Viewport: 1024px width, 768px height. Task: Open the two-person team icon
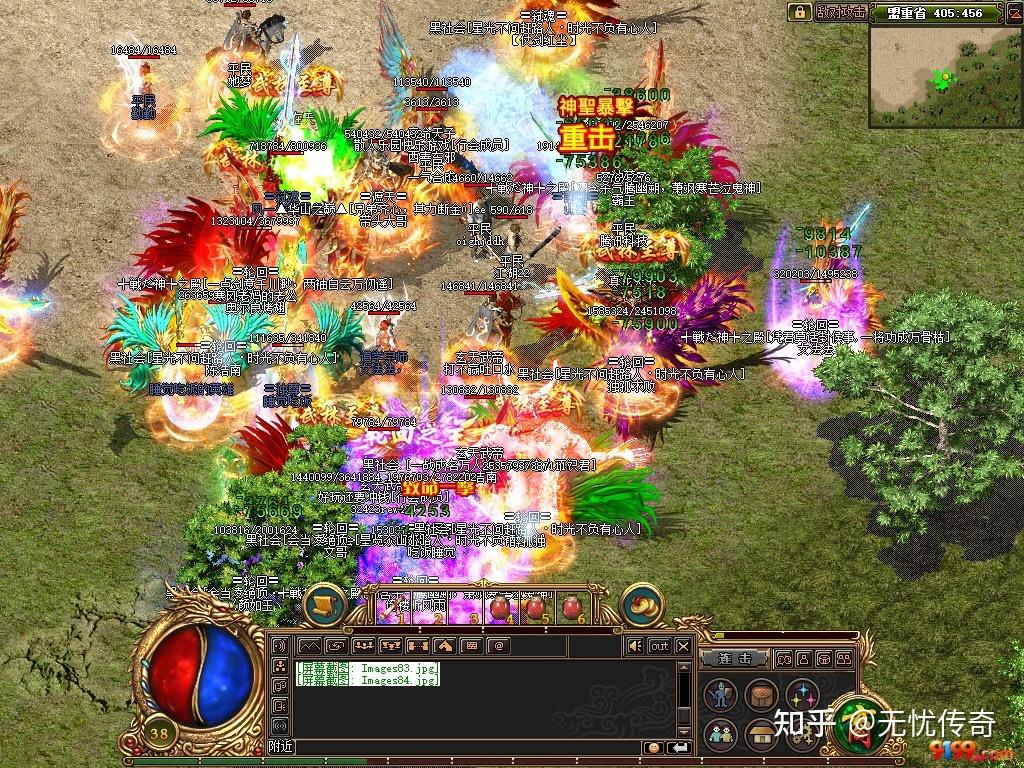[x=720, y=735]
